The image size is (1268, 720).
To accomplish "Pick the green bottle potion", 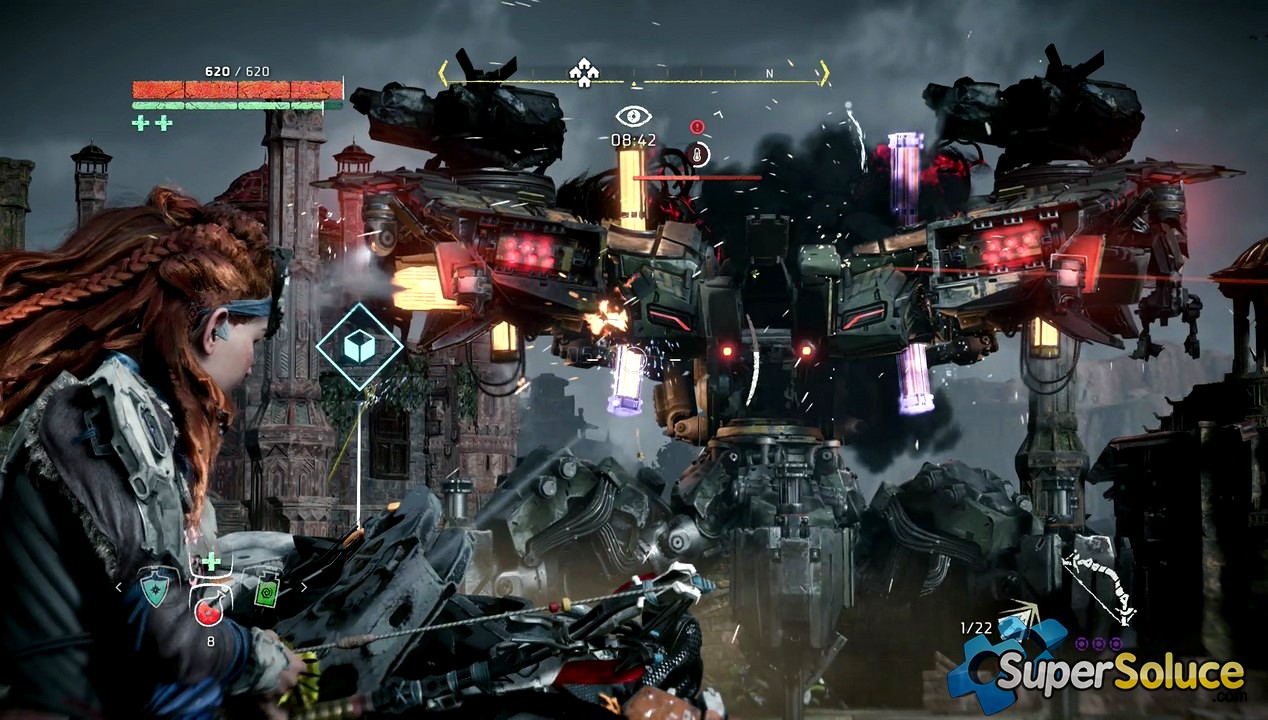I will click(267, 589).
